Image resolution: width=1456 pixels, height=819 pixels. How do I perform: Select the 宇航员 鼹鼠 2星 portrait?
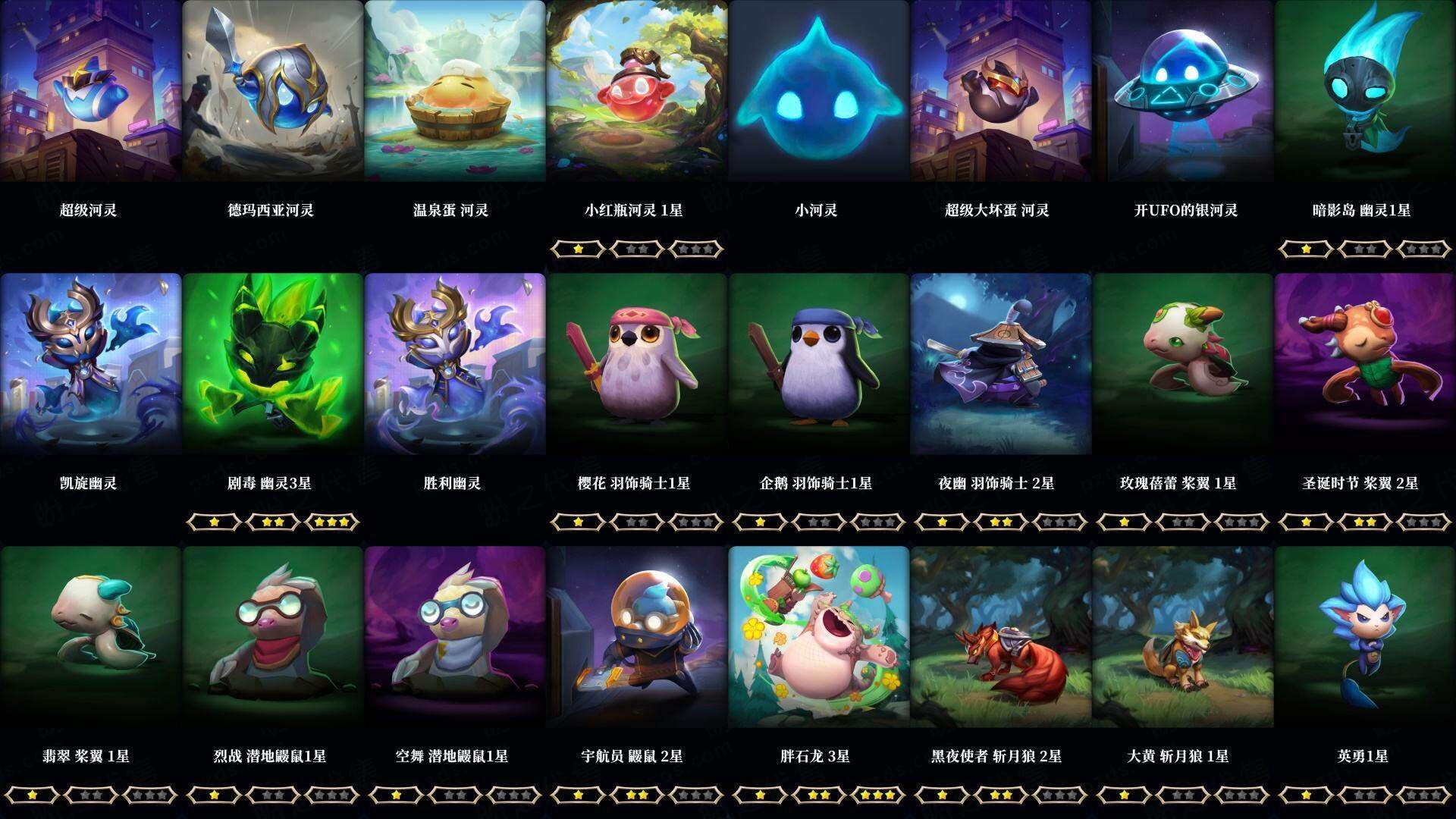pyautogui.click(x=637, y=637)
